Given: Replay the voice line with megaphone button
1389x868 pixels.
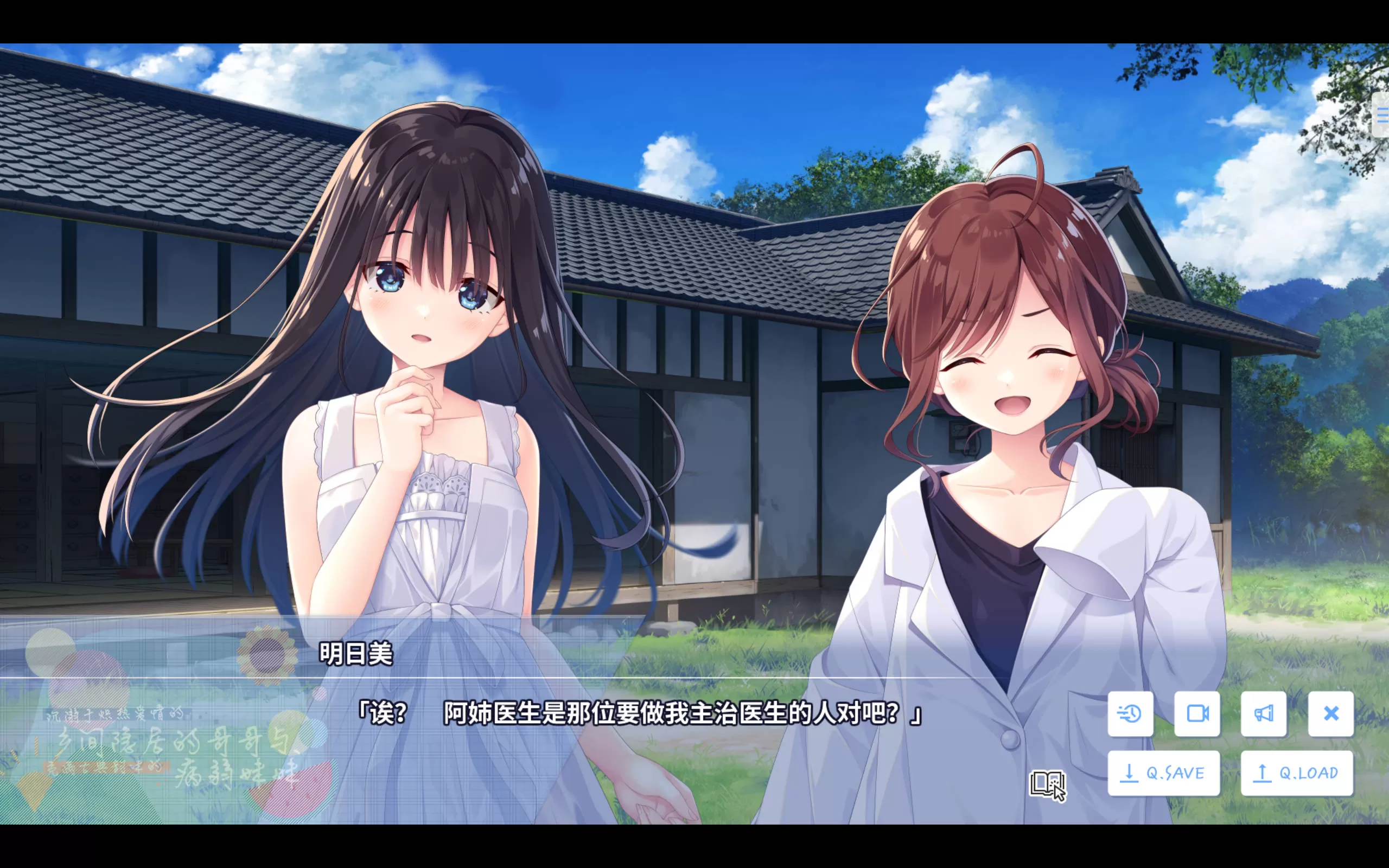Looking at the screenshot, I should (x=1263, y=713).
